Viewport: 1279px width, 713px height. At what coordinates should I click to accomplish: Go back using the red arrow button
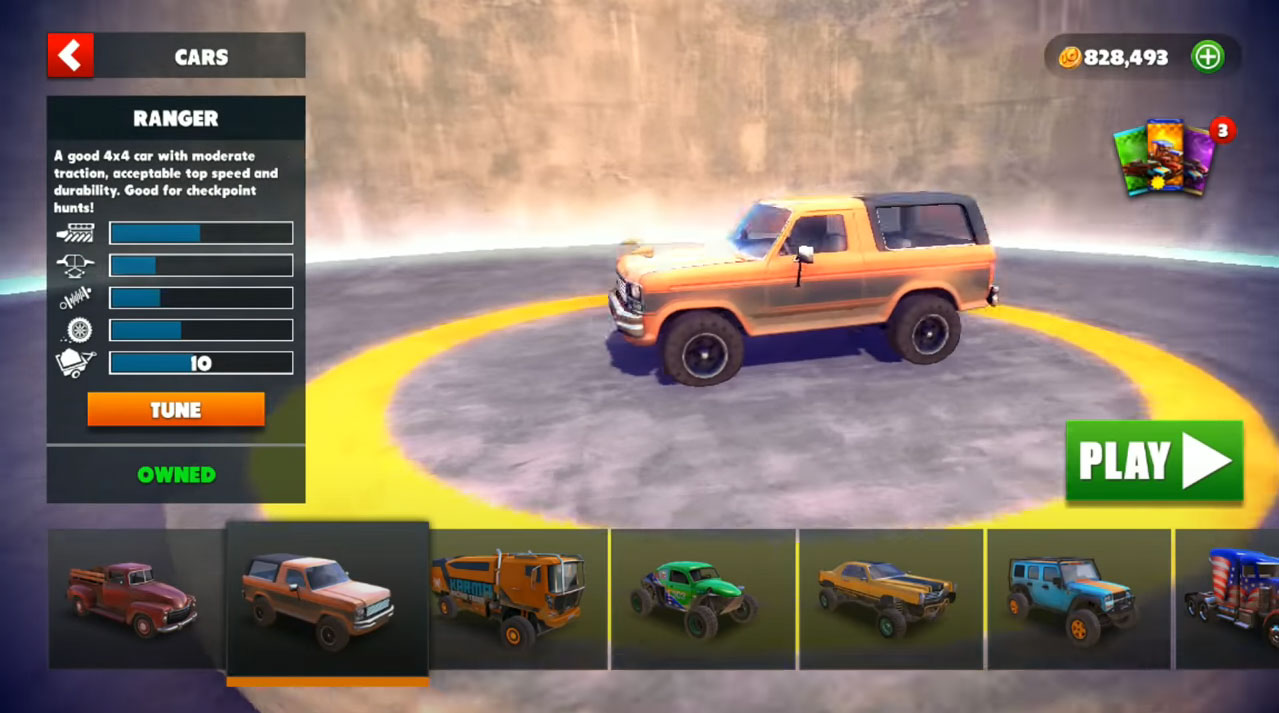pyautogui.click(x=70, y=56)
